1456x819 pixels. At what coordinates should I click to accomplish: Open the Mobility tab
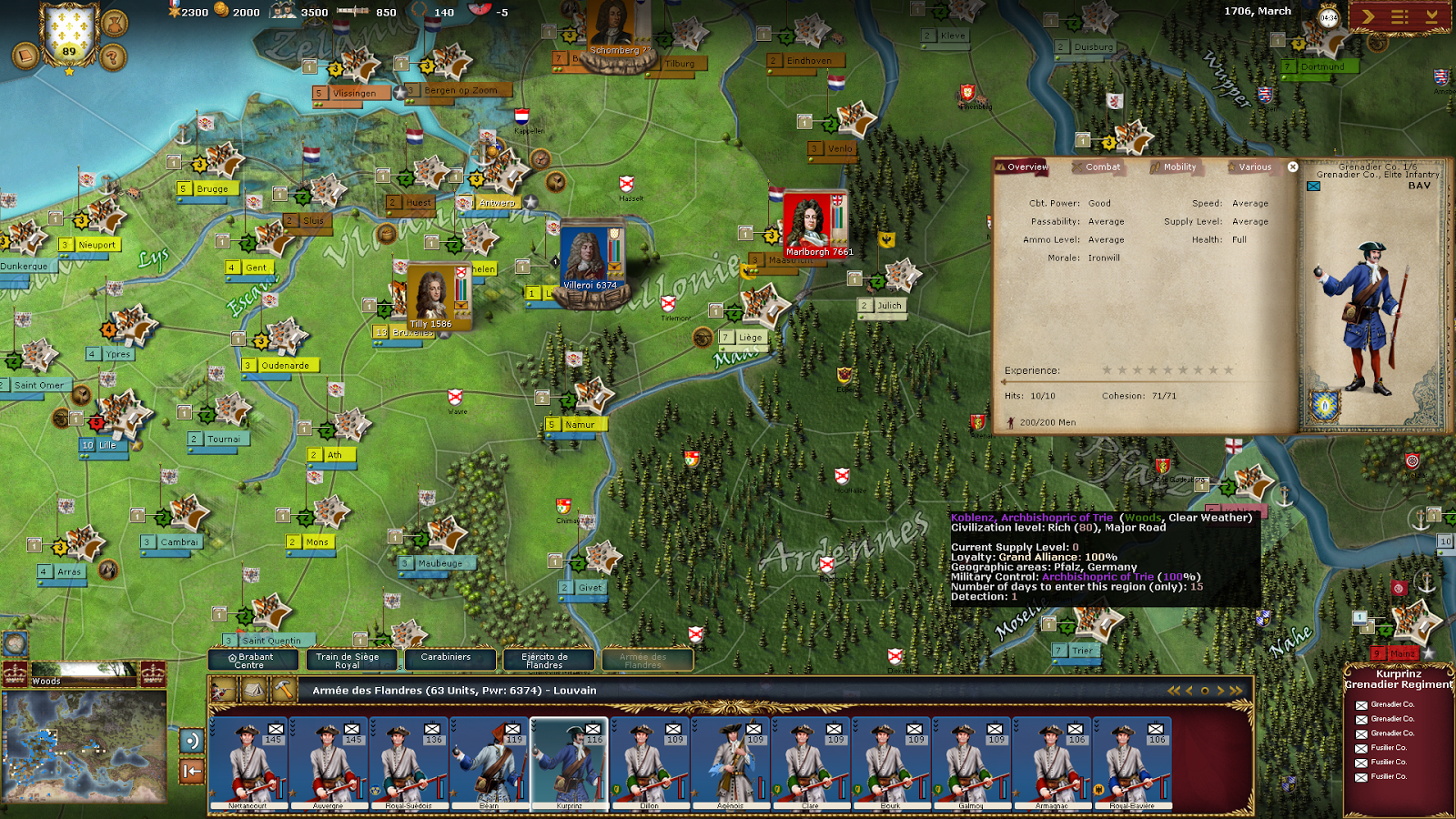coord(1178,167)
